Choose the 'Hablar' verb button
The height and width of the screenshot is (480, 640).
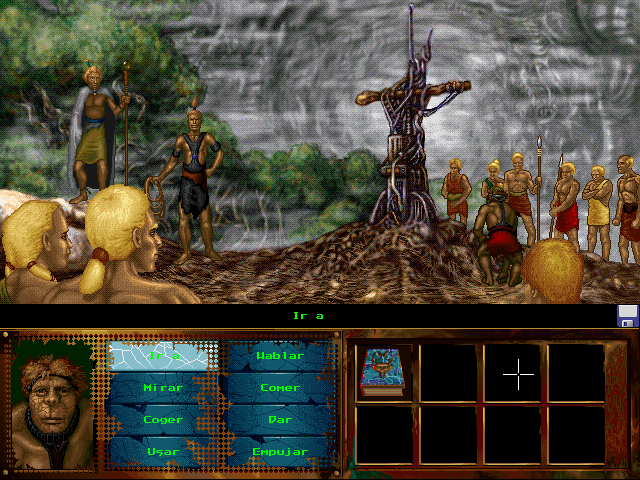(x=279, y=355)
